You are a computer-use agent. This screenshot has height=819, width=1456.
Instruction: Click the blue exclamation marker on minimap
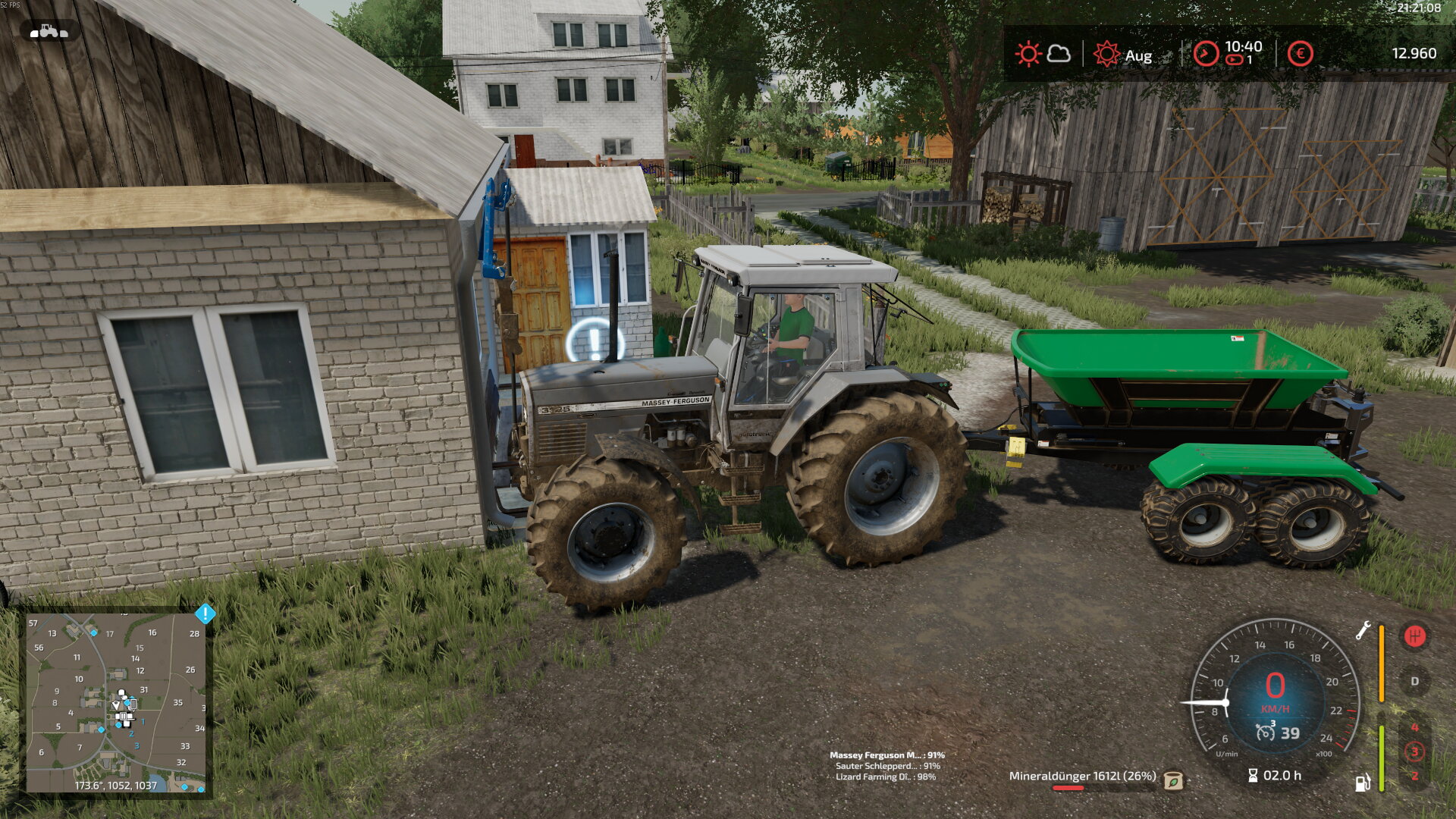(x=205, y=613)
